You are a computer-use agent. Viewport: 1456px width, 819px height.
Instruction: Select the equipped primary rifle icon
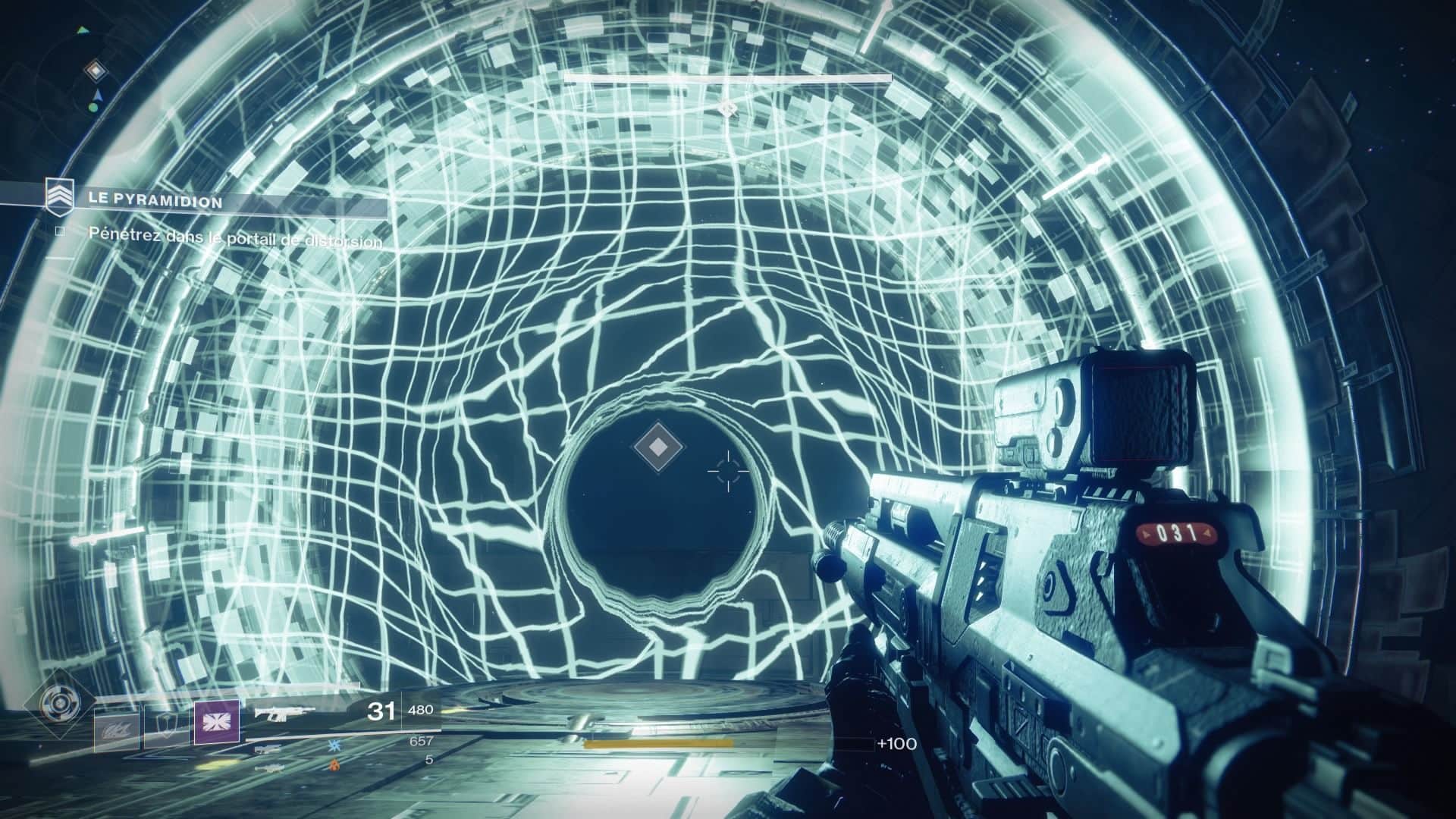click(x=284, y=713)
